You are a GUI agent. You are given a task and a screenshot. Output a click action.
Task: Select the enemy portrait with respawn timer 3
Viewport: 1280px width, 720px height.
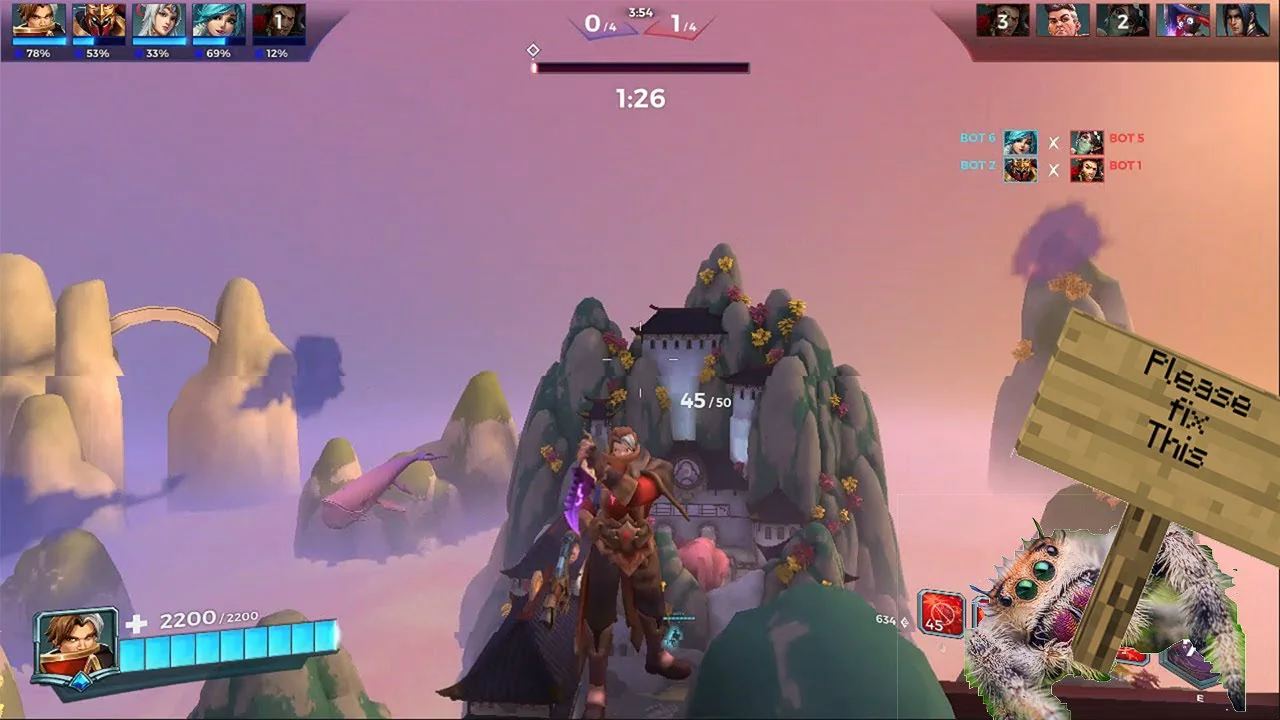point(1003,20)
